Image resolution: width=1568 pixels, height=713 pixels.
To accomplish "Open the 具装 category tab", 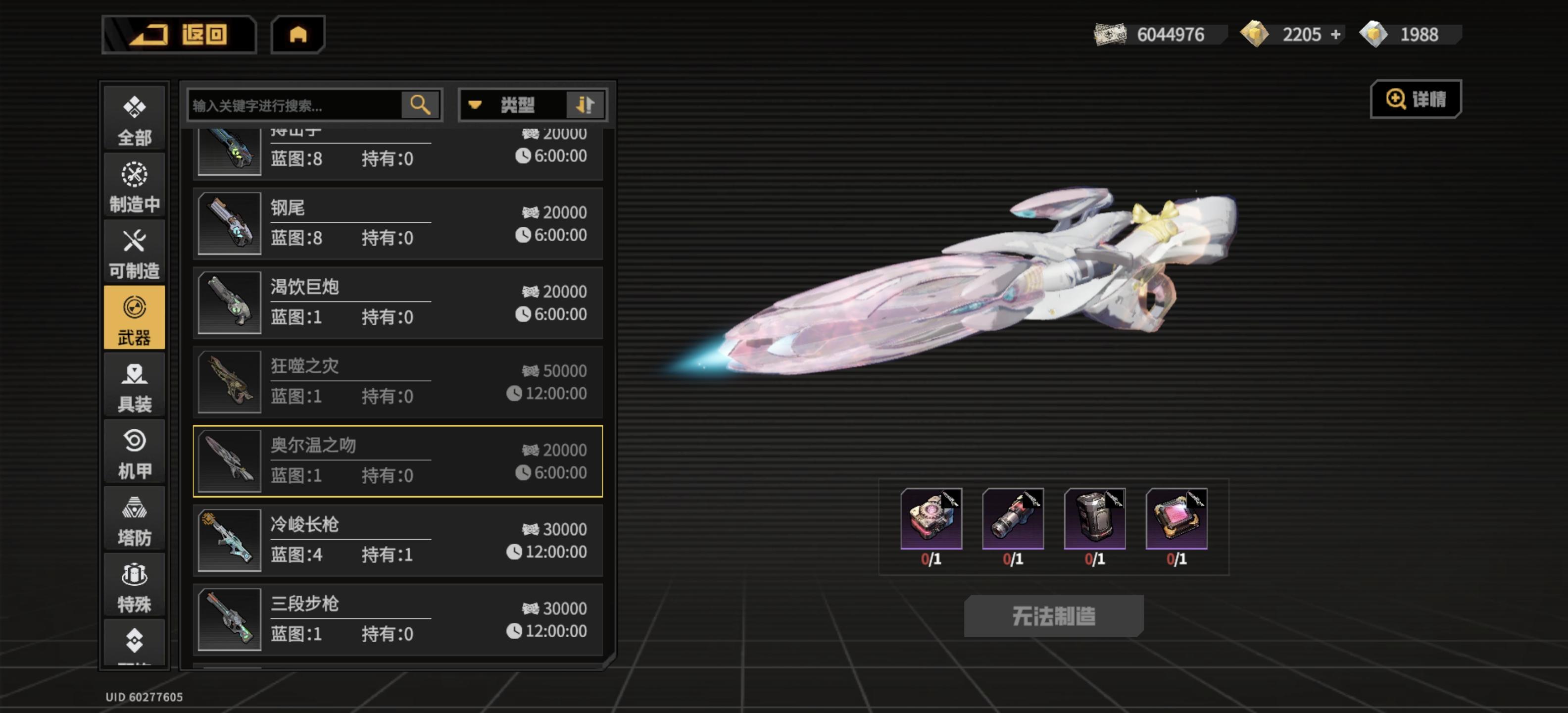I will (135, 386).
